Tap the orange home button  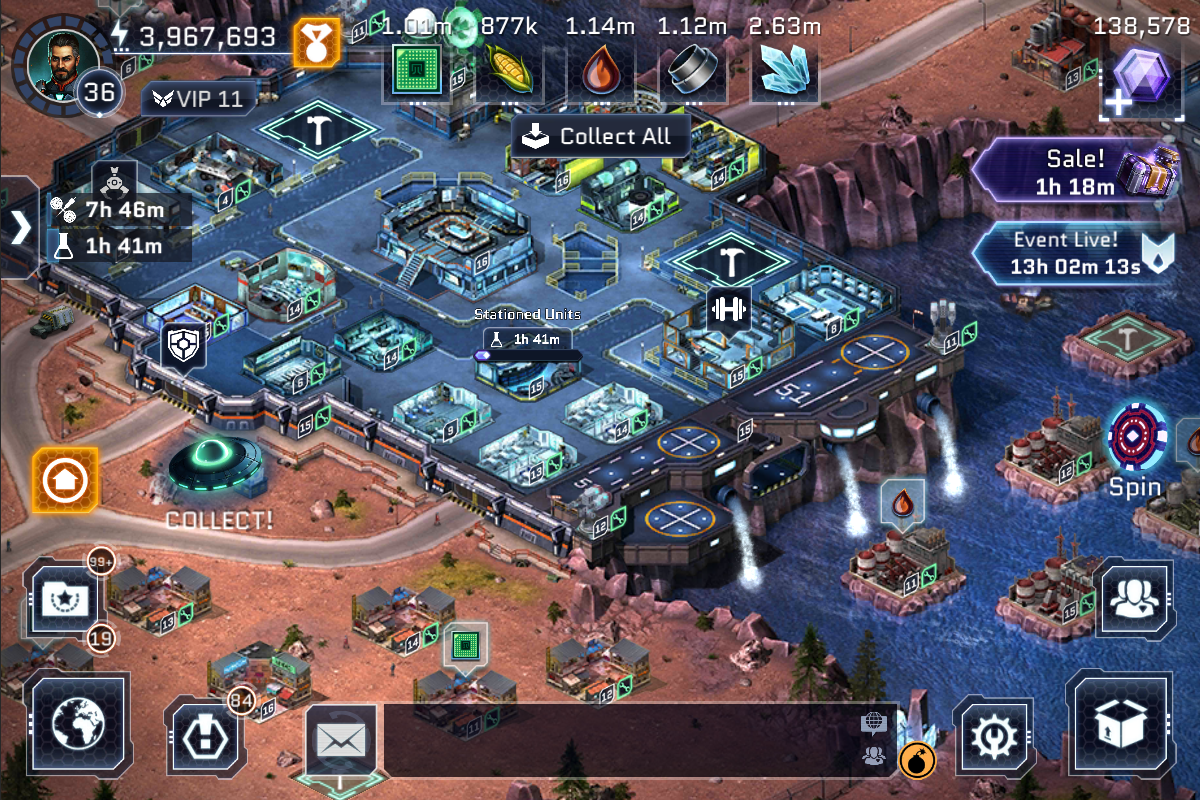pyautogui.click(x=66, y=481)
